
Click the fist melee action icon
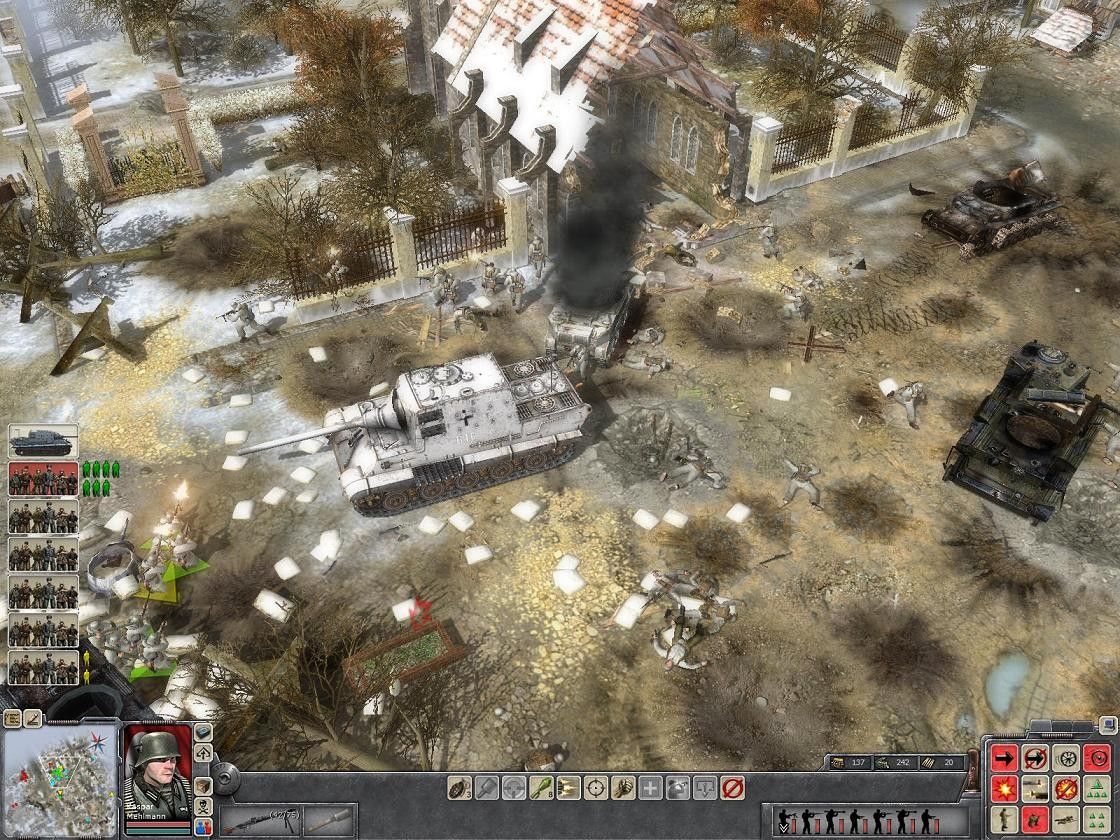[623, 788]
